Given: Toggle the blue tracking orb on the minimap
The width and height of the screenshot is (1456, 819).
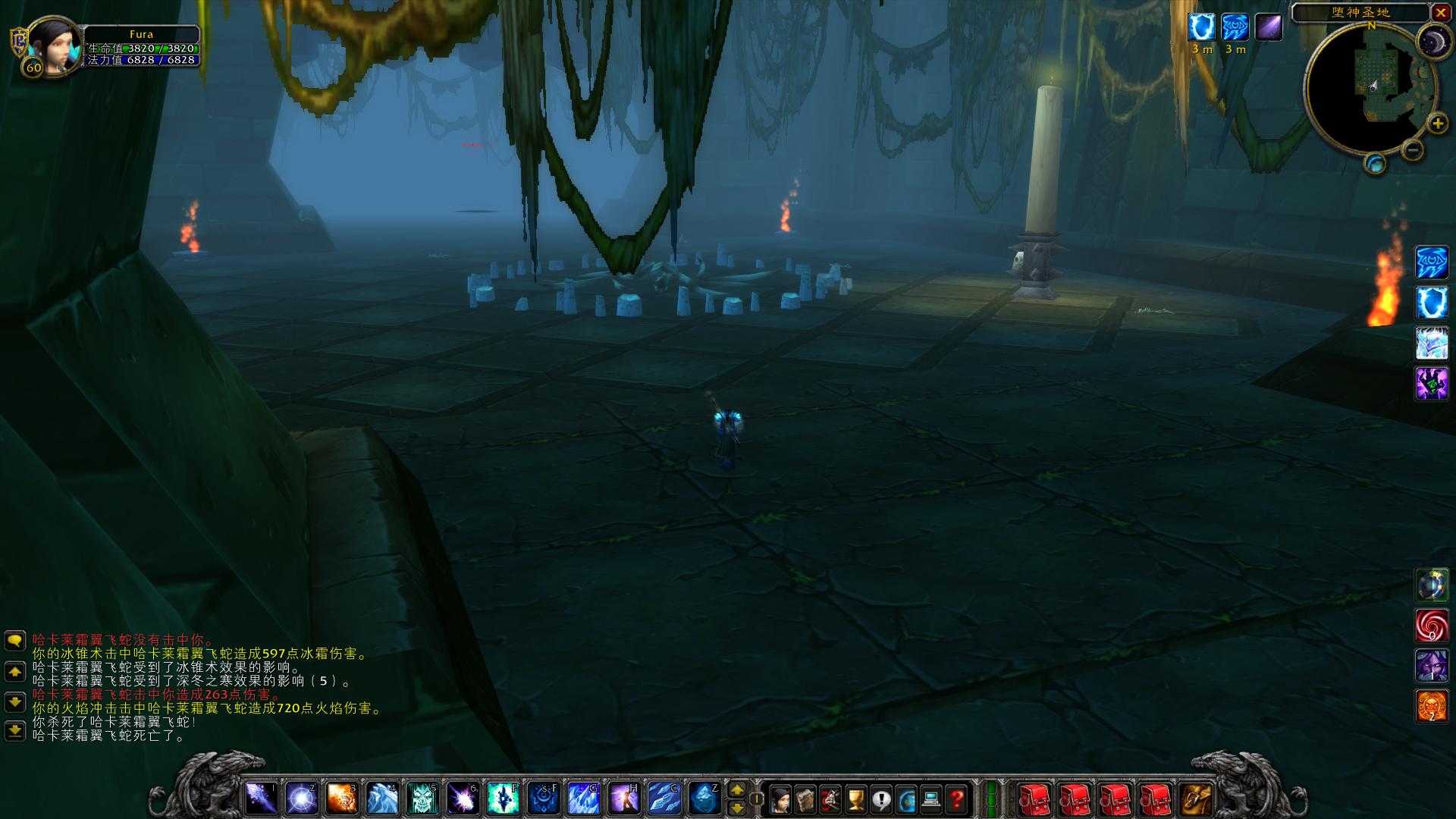Looking at the screenshot, I should click(1375, 163).
